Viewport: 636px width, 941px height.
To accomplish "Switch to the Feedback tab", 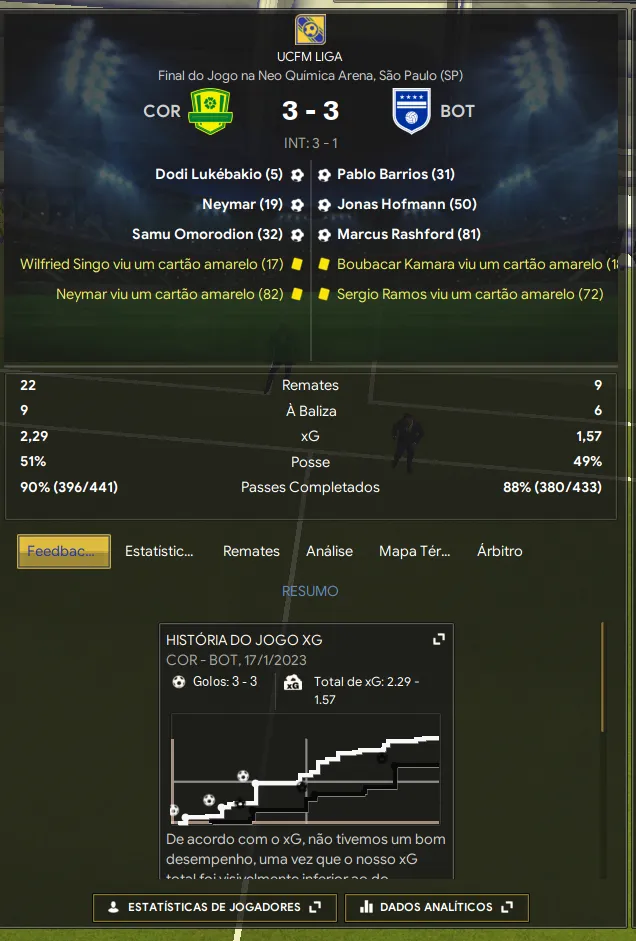I will (63, 551).
